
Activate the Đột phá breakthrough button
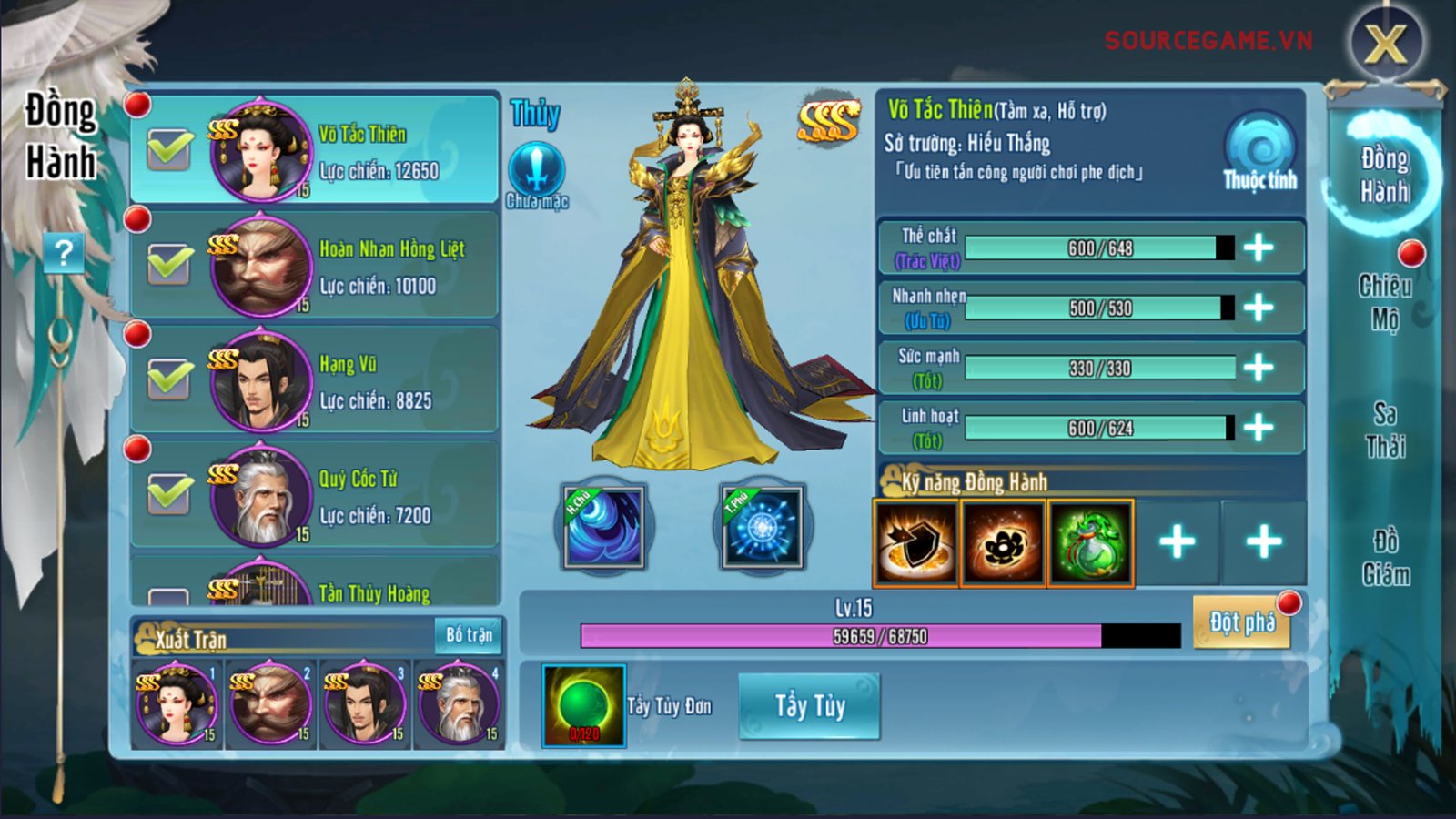click(1241, 622)
